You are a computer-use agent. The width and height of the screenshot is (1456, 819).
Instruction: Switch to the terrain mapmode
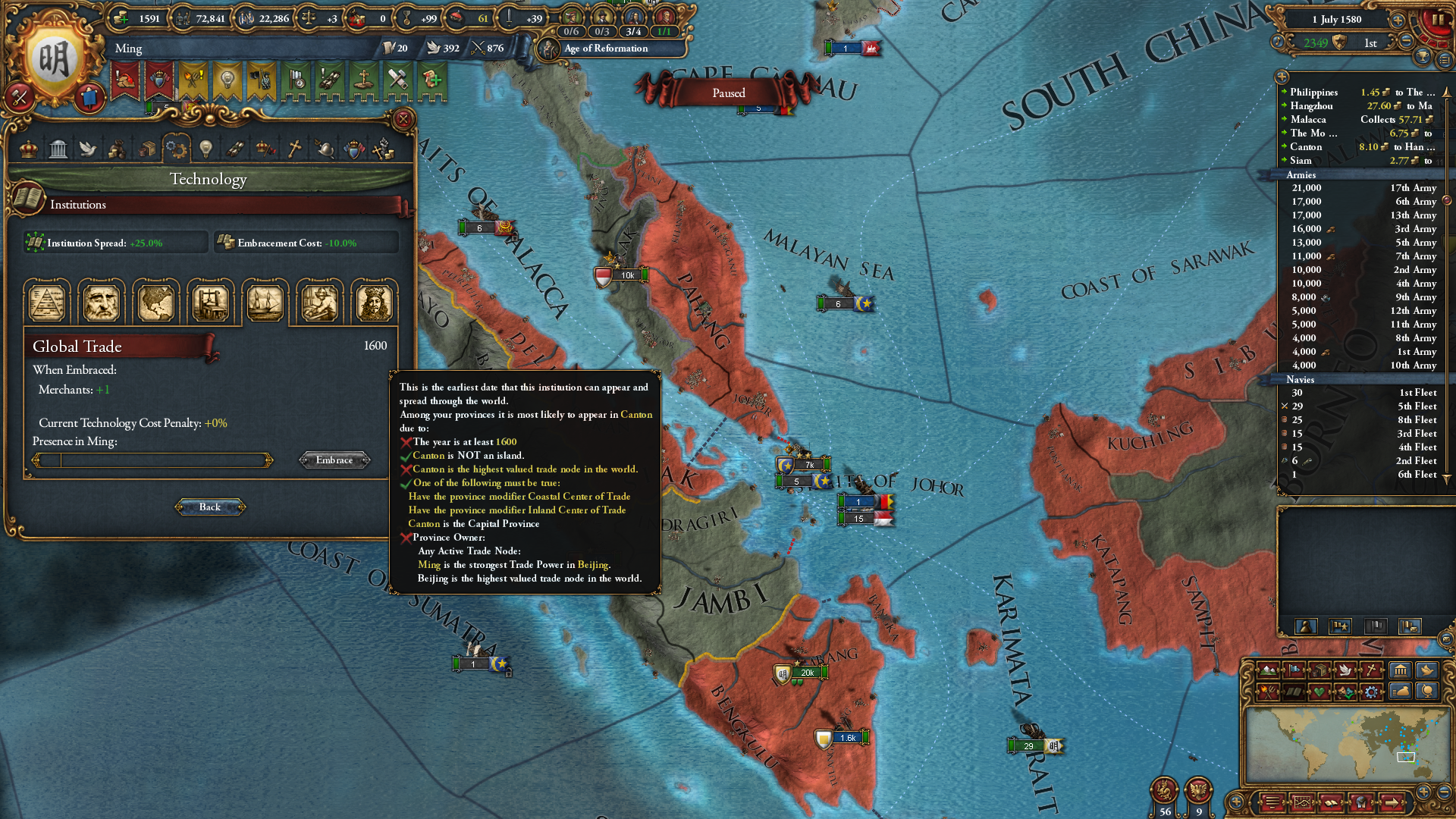coord(1268,670)
